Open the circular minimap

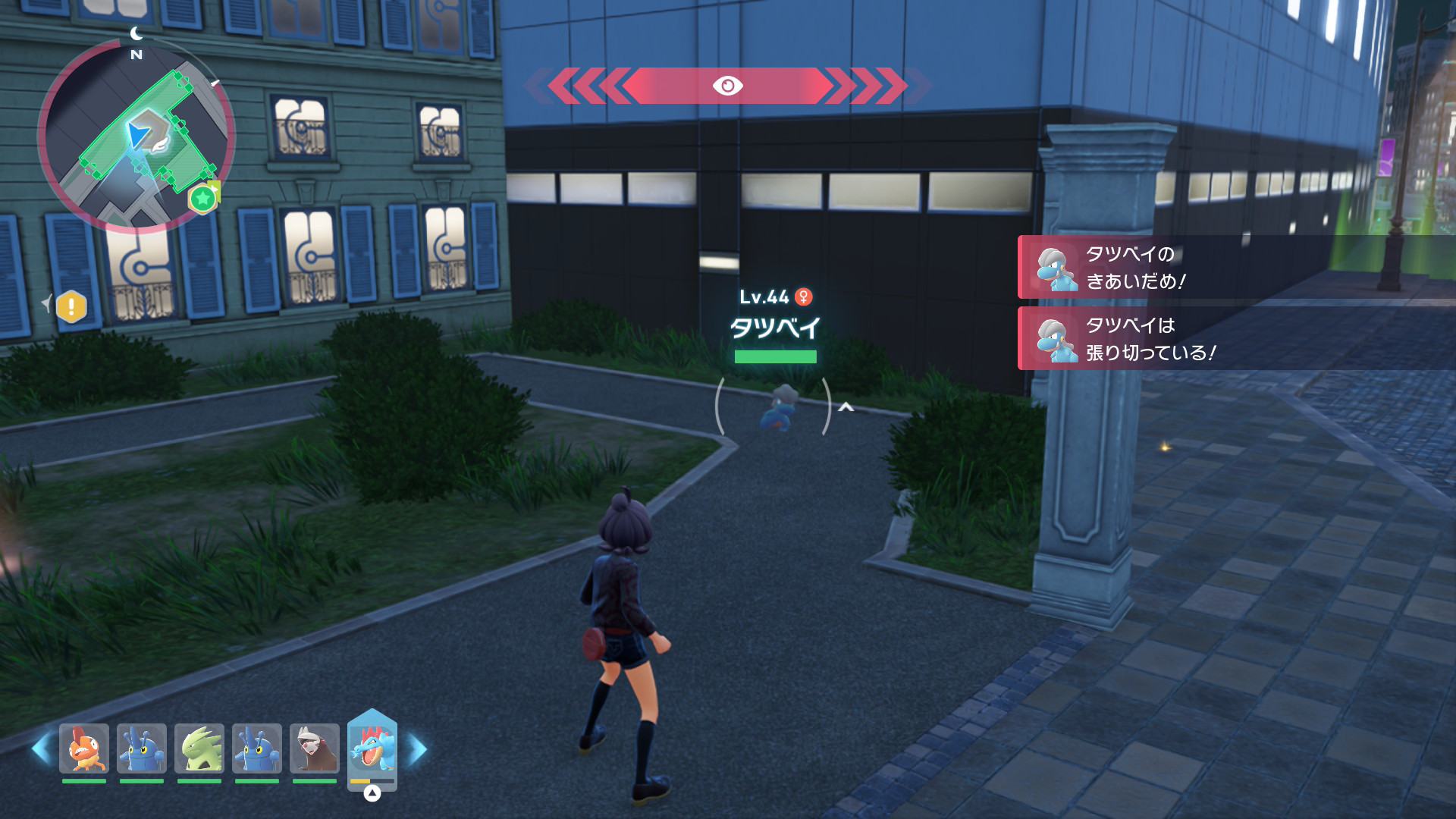(x=136, y=136)
